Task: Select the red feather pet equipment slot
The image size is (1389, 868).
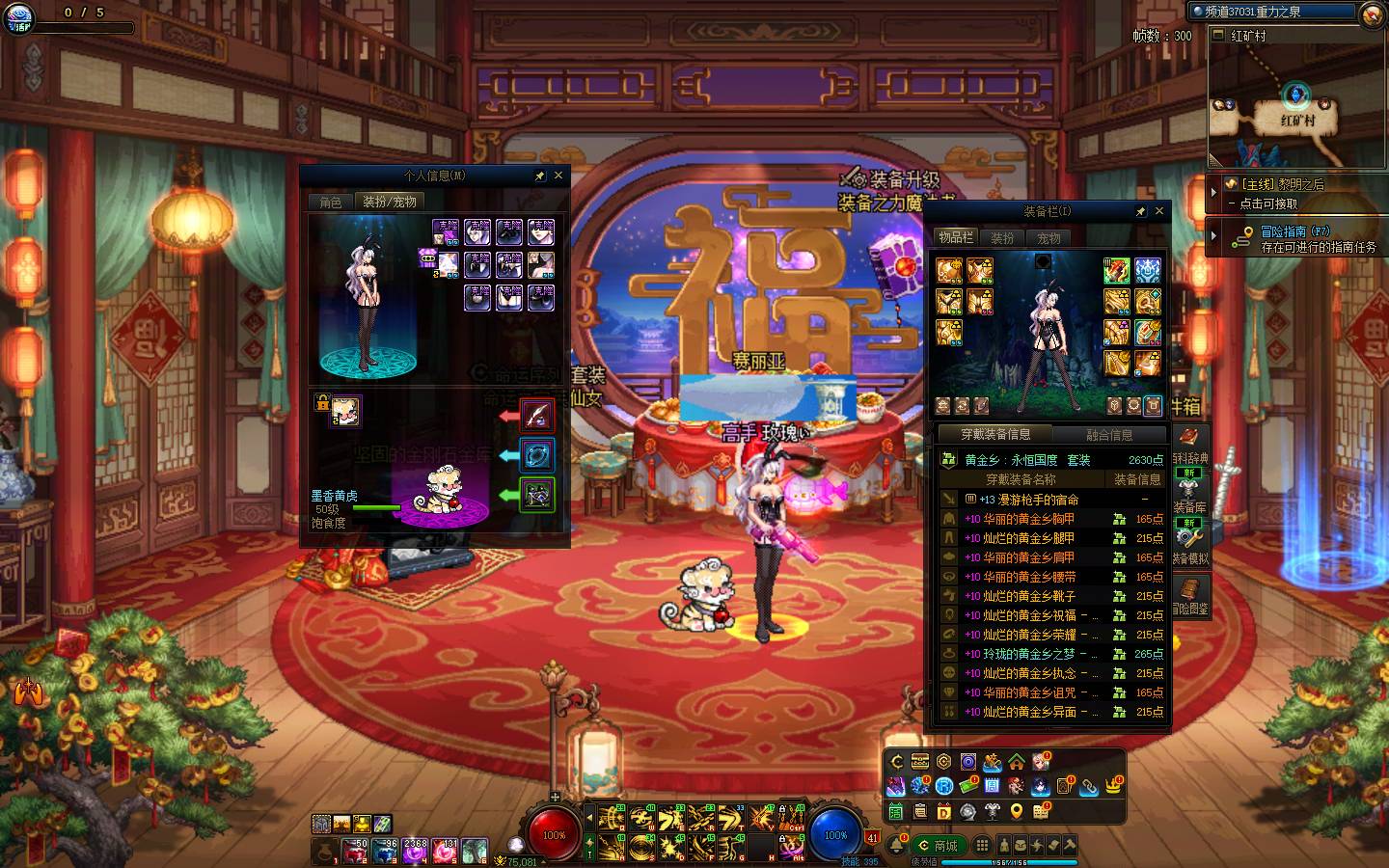Action: click(537, 416)
